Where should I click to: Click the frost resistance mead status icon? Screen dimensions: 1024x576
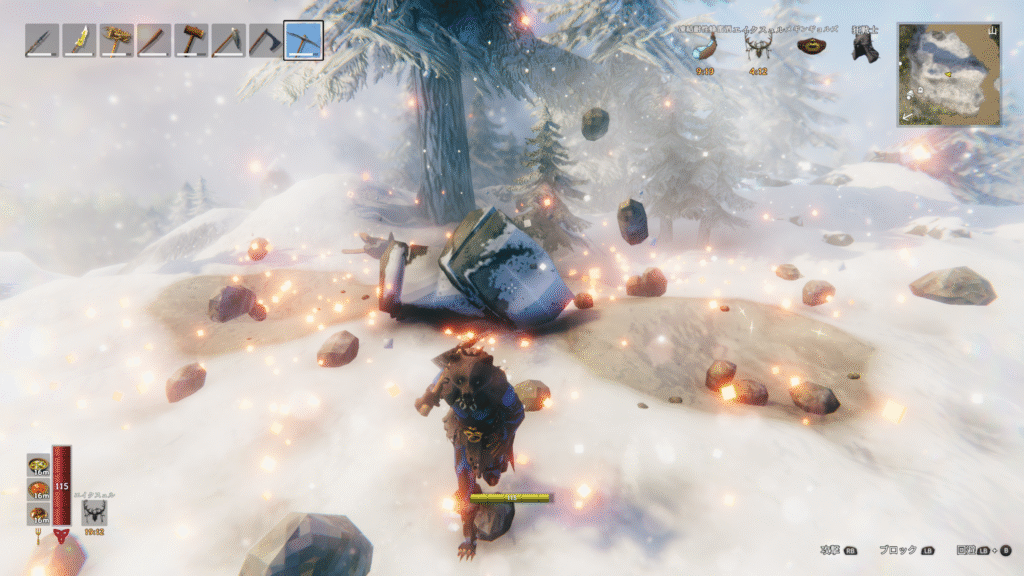point(707,48)
